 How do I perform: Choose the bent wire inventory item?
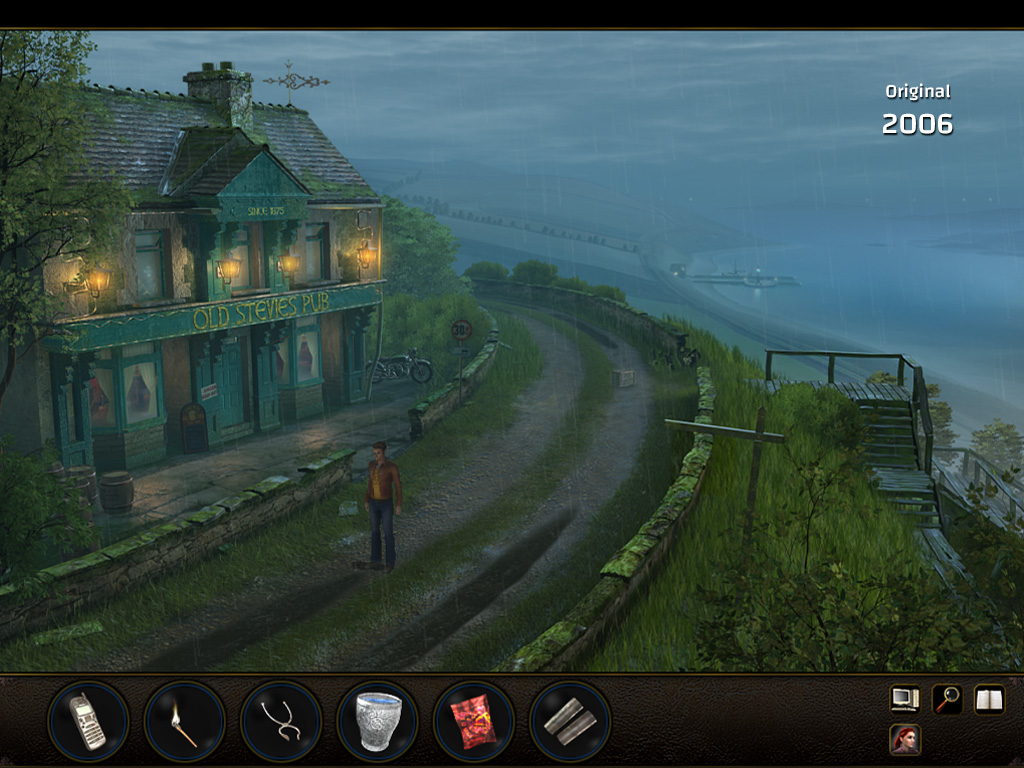pyautogui.click(x=280, y=721)
